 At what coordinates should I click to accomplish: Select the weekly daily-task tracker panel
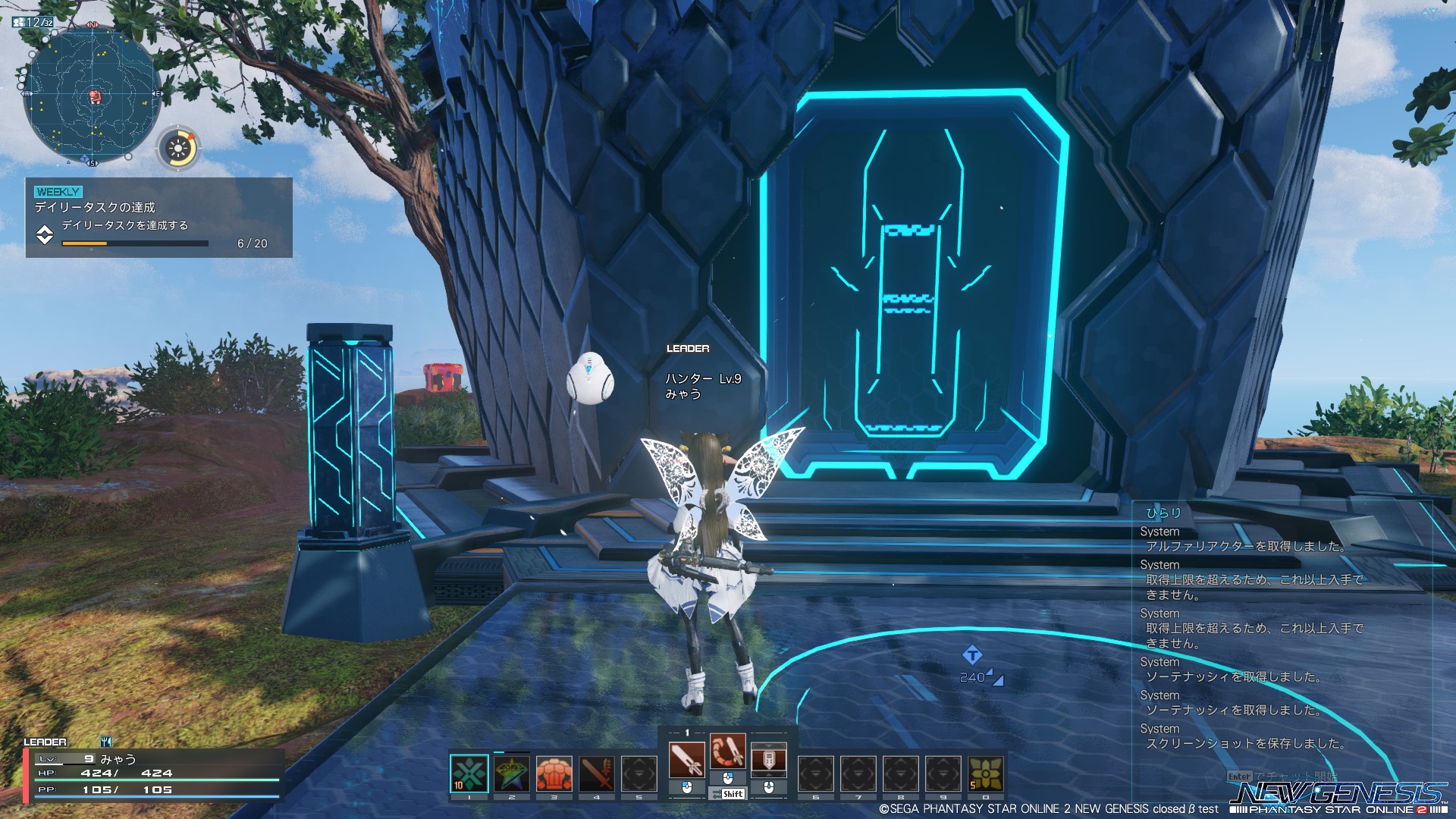[159, 218]
